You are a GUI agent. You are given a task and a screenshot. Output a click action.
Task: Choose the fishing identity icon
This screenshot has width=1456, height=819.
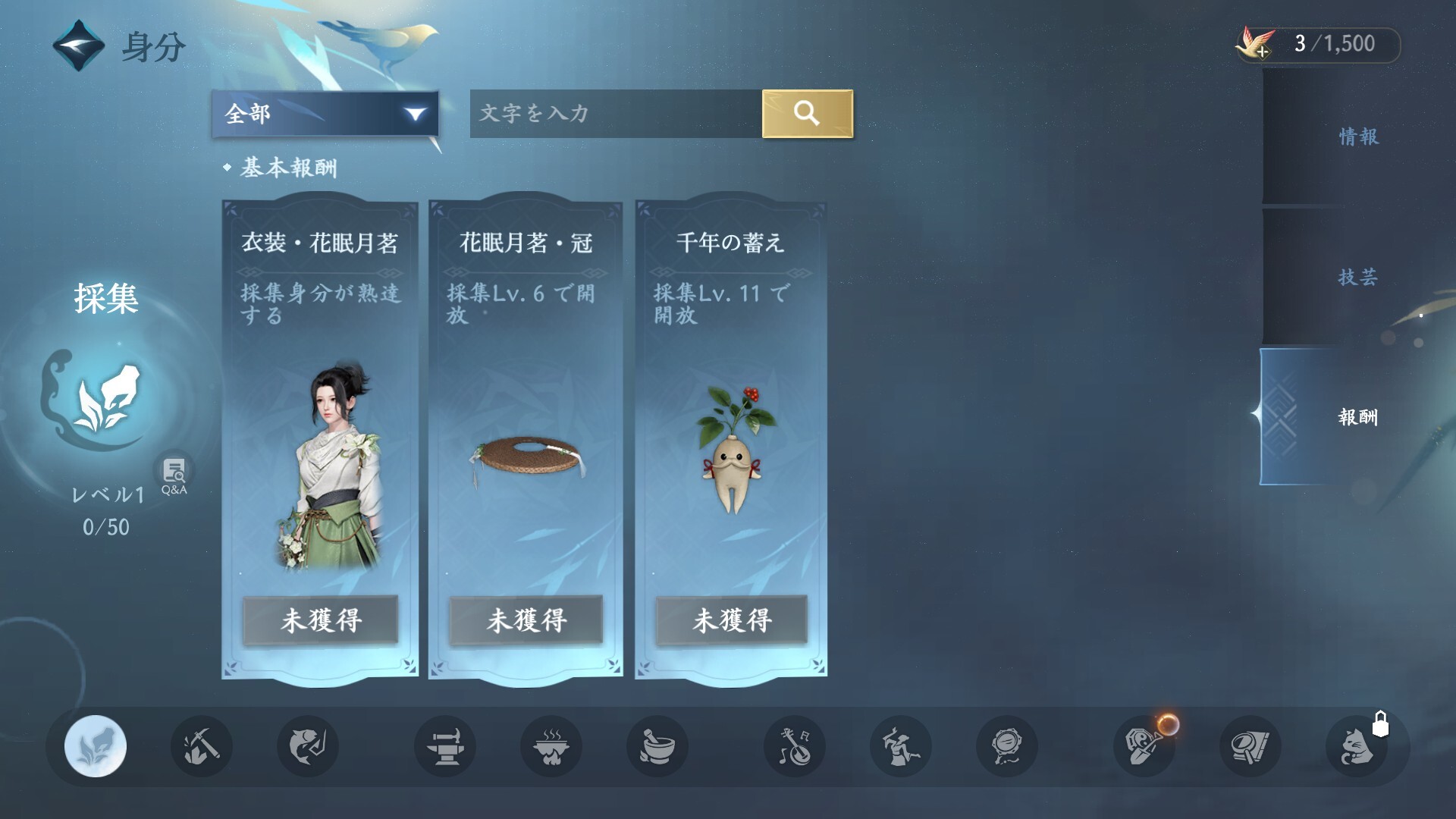point(307,746)
